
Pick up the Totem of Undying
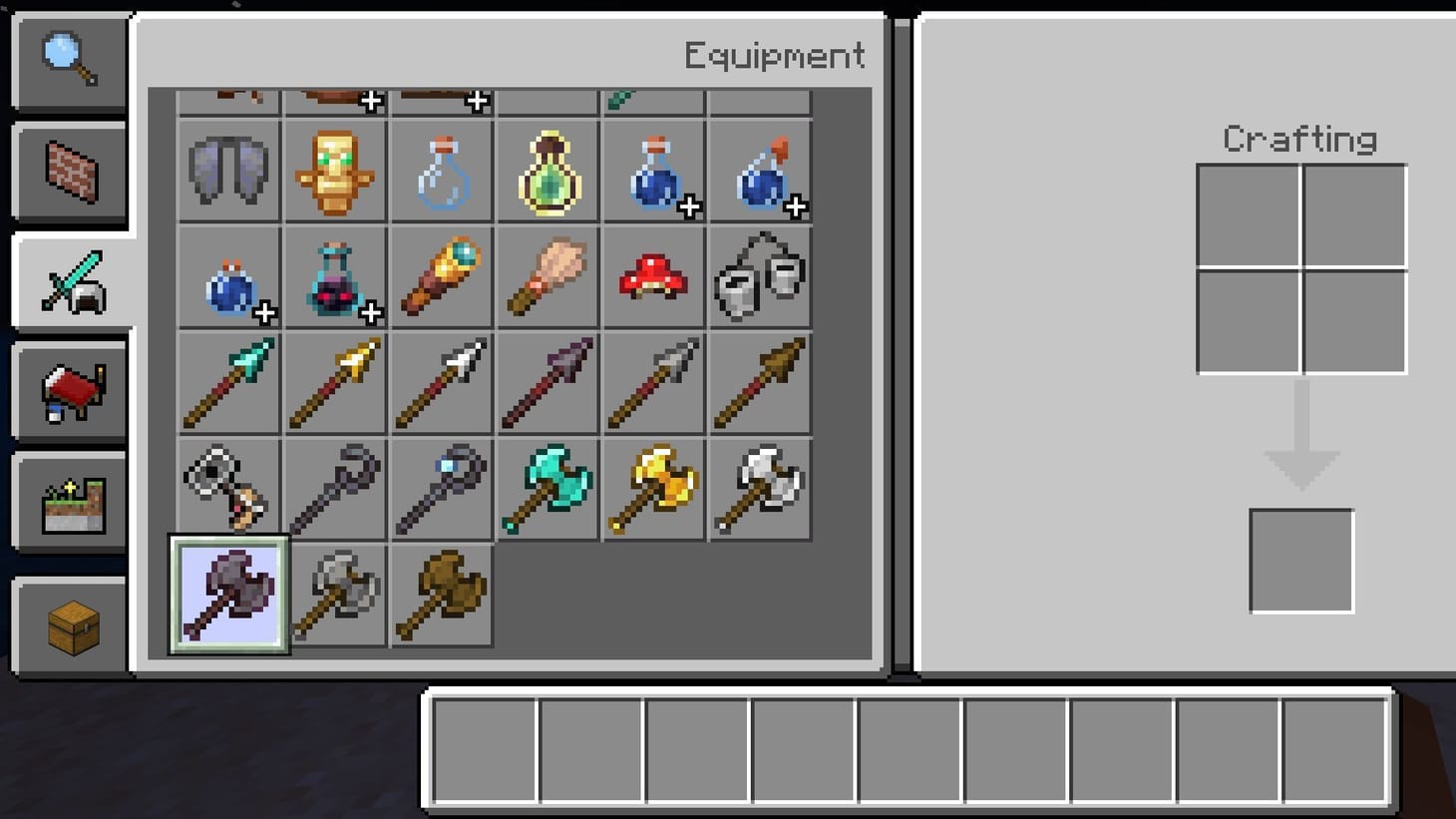point(334,172)
